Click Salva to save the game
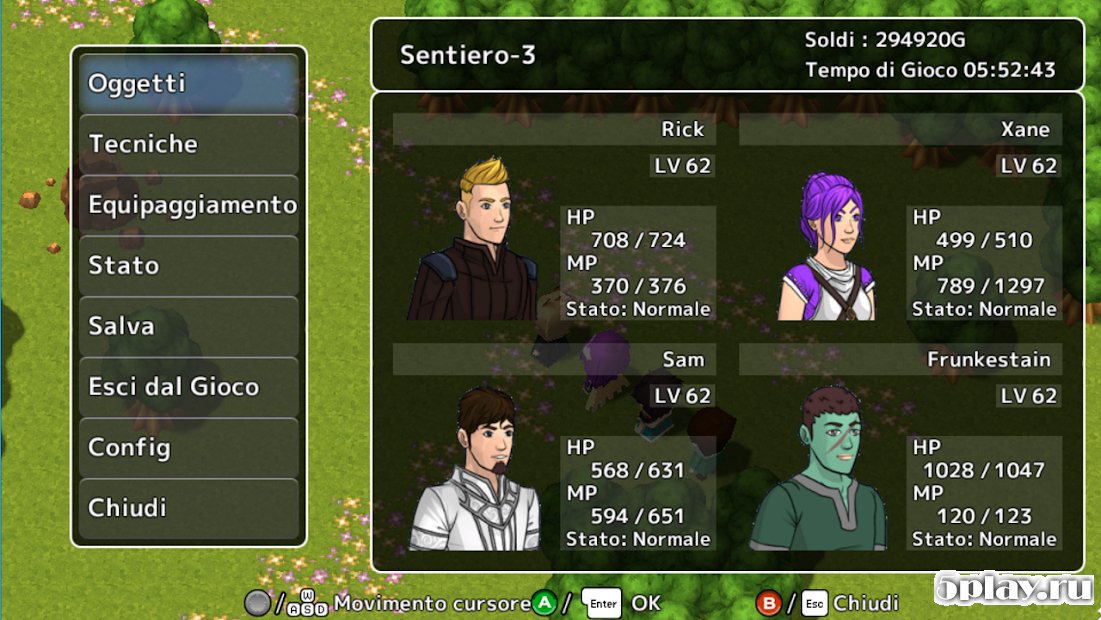 pos(189,327)
